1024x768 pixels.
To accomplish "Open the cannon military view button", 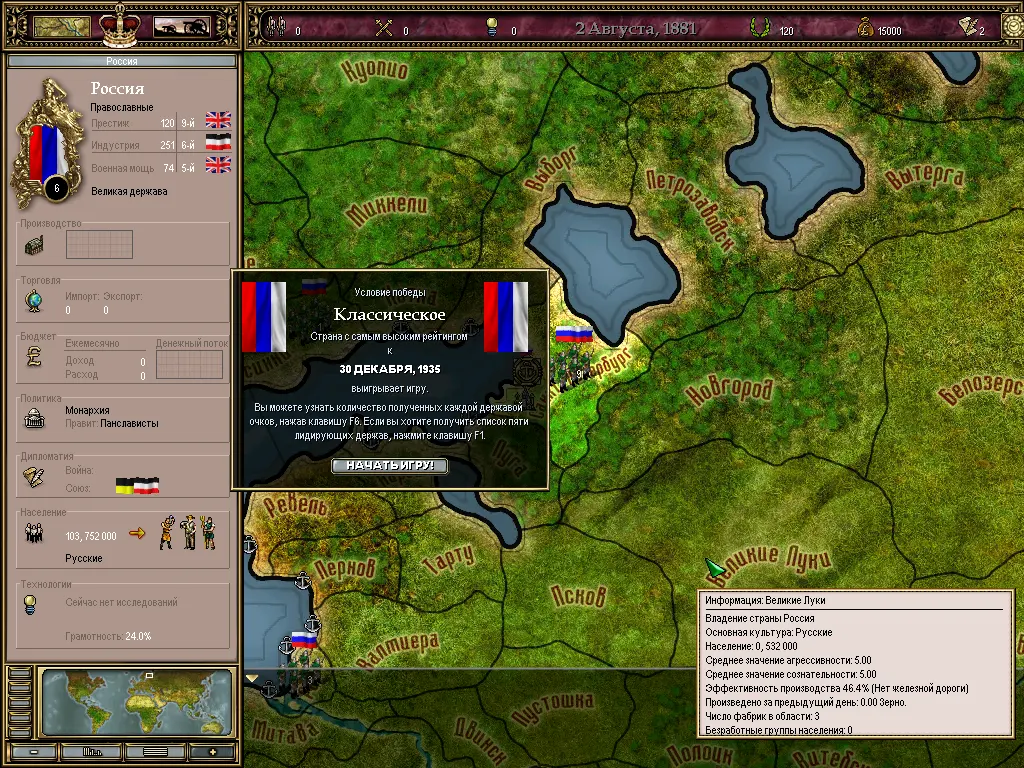I will coord(181,27).
